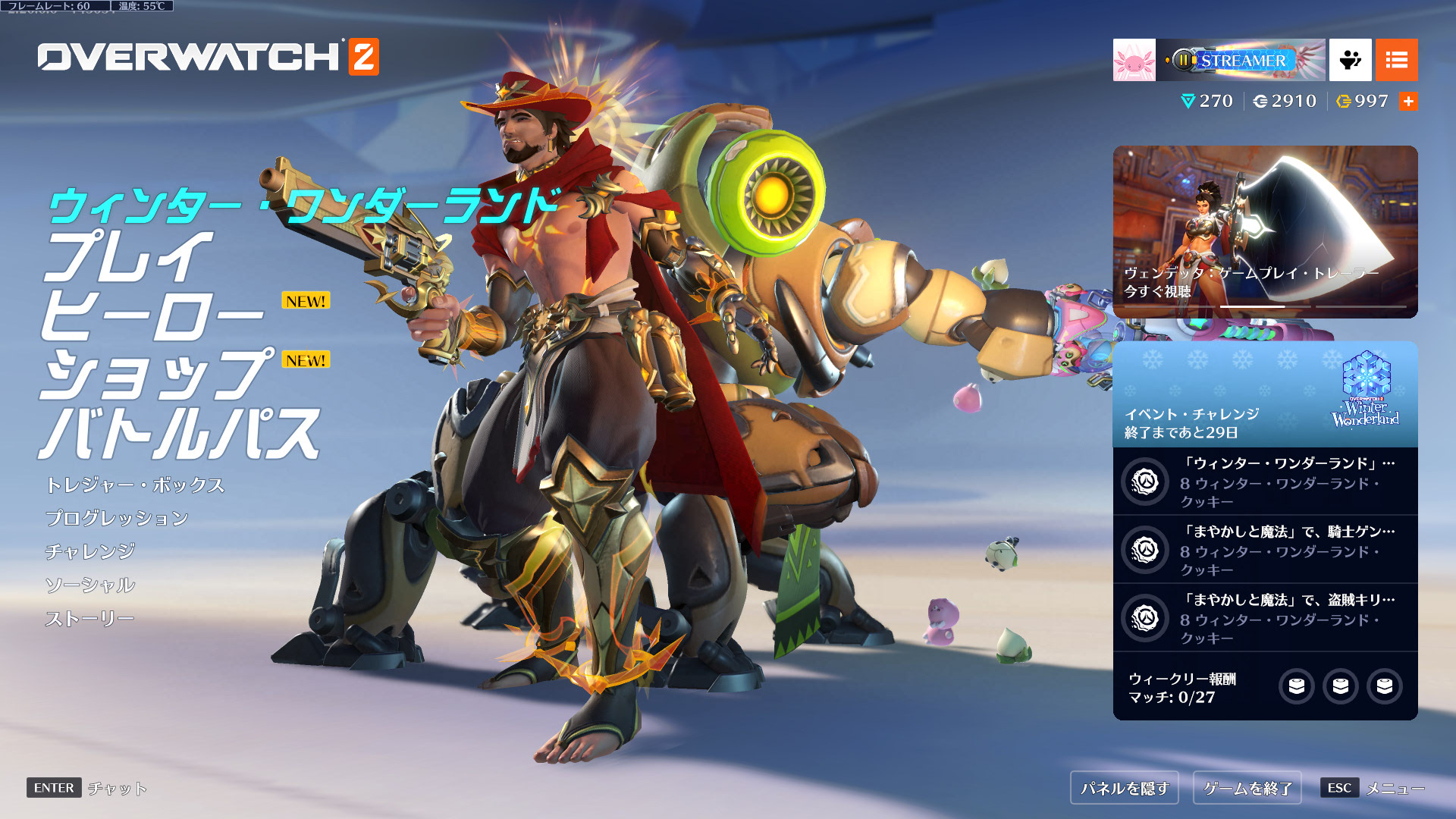
Task: Open トレジャー・ボックス (Treasure Box)
Action: 135,485
